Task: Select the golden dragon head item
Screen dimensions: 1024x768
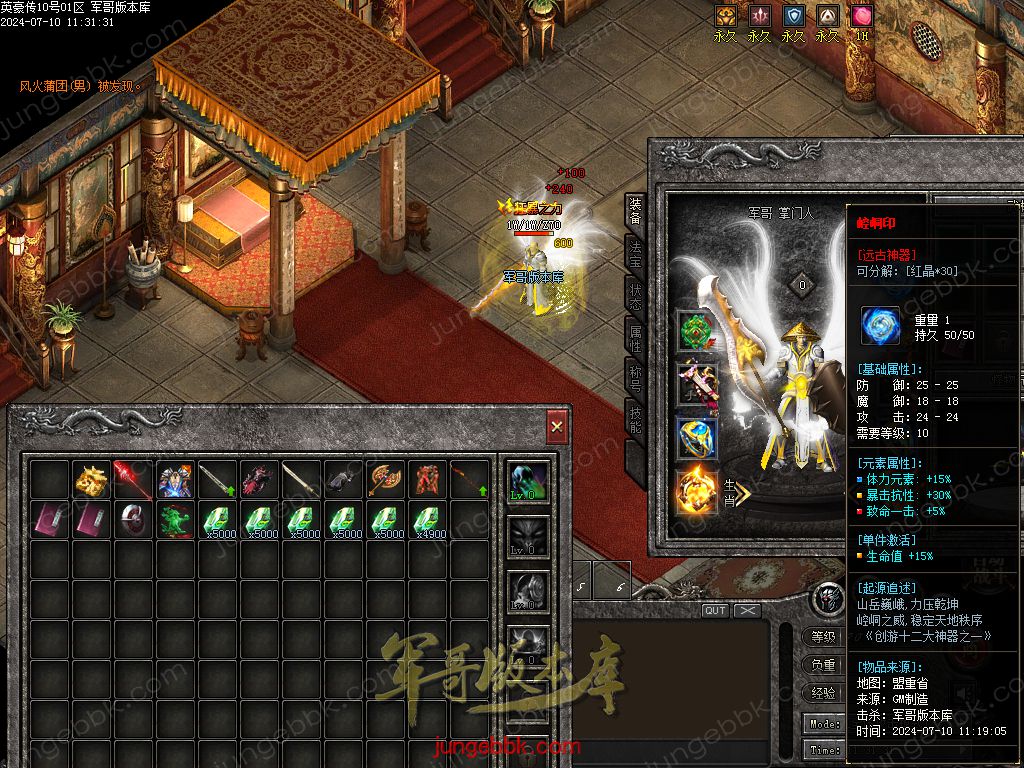Action: point(92,480)
